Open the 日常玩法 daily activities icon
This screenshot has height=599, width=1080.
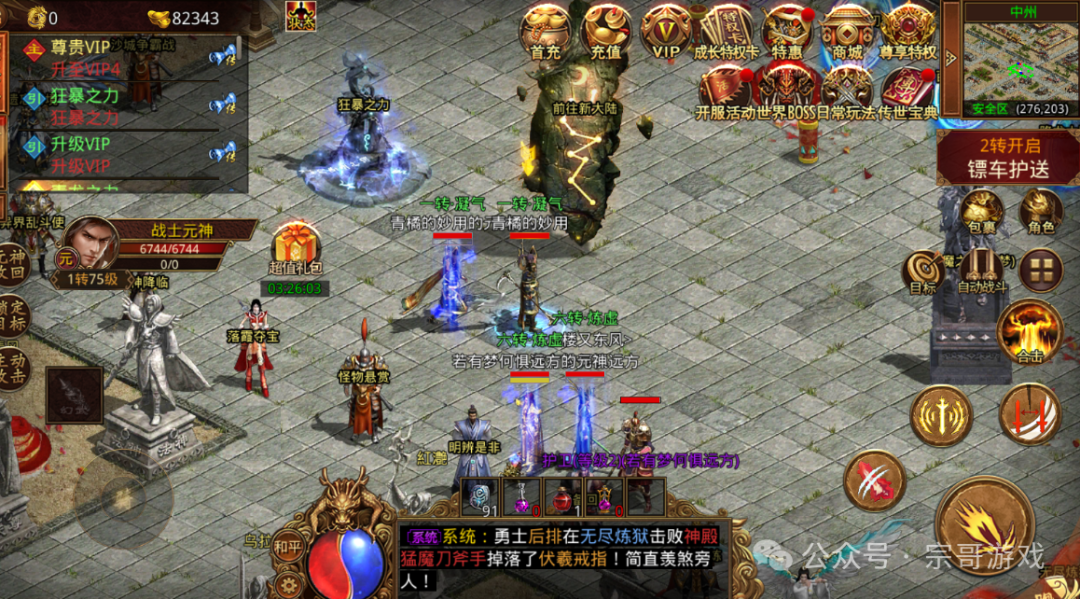coord(848,90)
